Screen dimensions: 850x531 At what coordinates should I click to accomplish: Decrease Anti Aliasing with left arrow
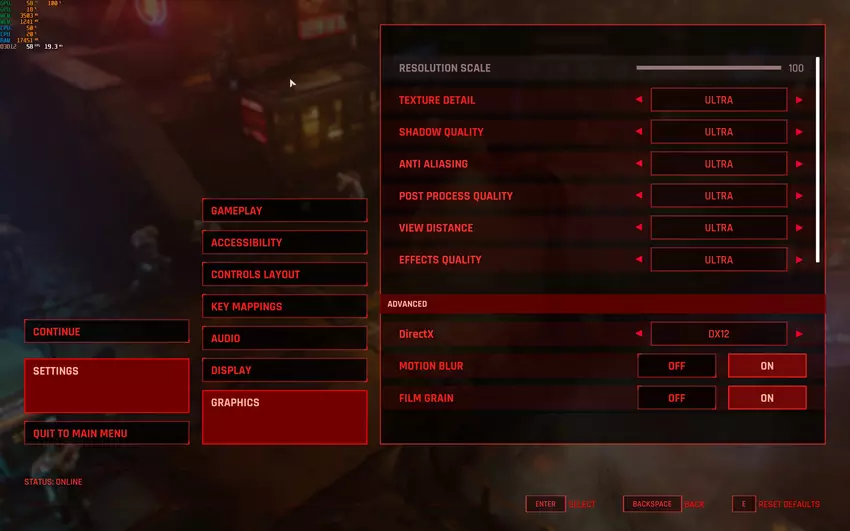coord(638,164)
